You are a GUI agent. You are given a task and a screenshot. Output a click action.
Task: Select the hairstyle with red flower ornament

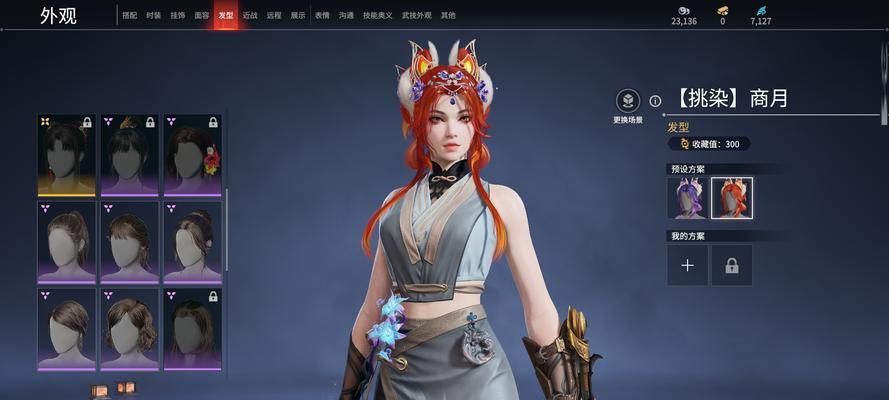tap(192, 154)
